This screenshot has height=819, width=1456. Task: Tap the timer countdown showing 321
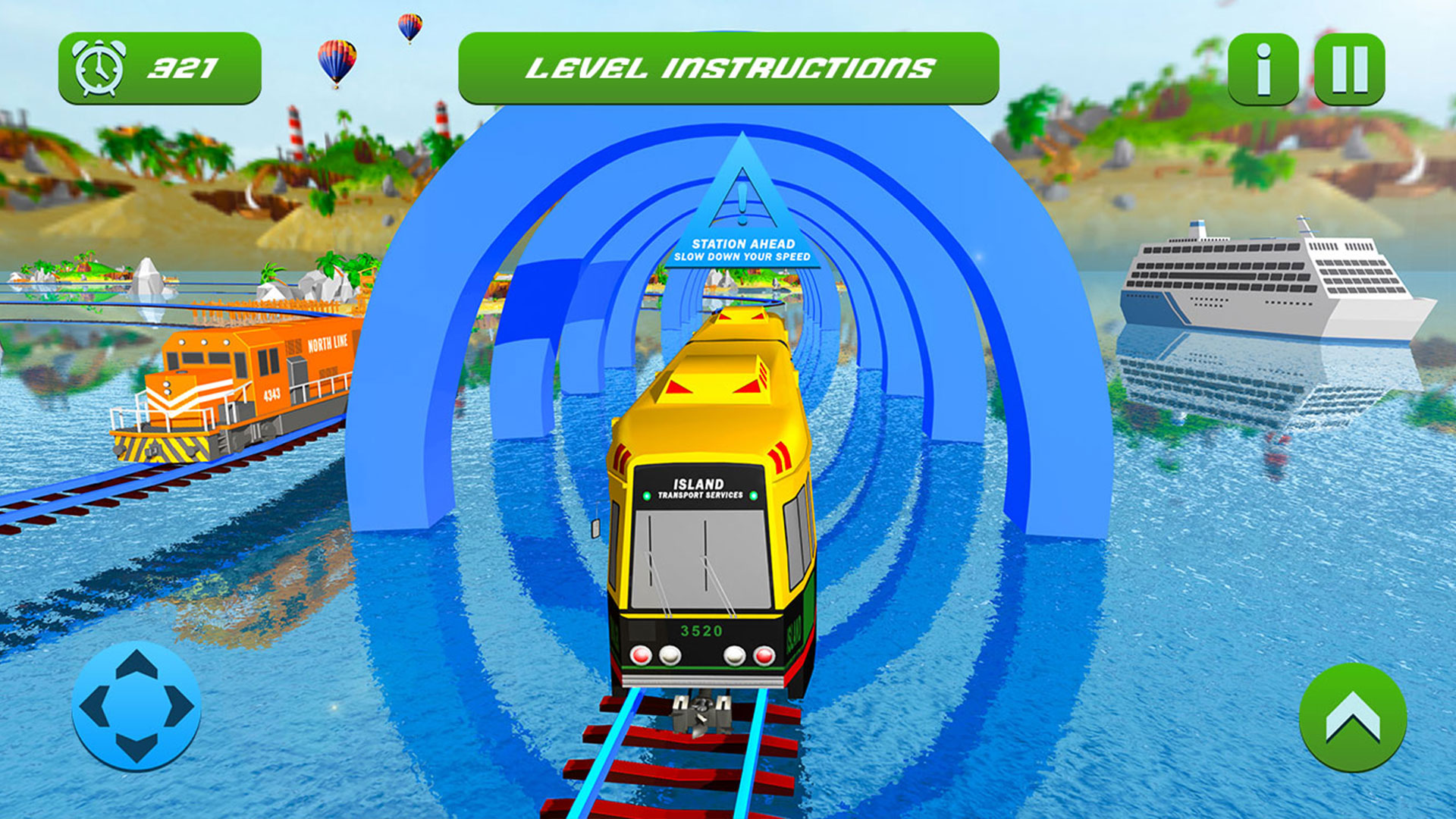[184, 67]
